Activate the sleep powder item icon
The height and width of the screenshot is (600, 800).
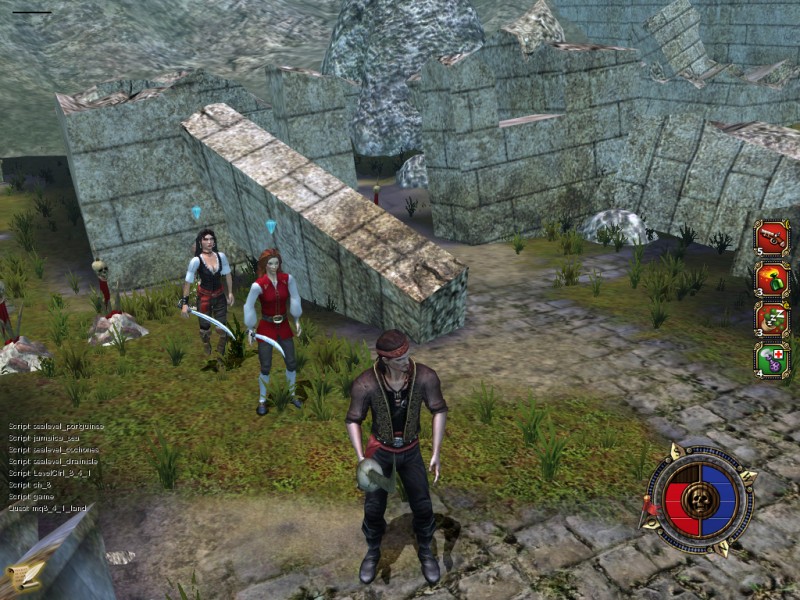pos(772,319)
